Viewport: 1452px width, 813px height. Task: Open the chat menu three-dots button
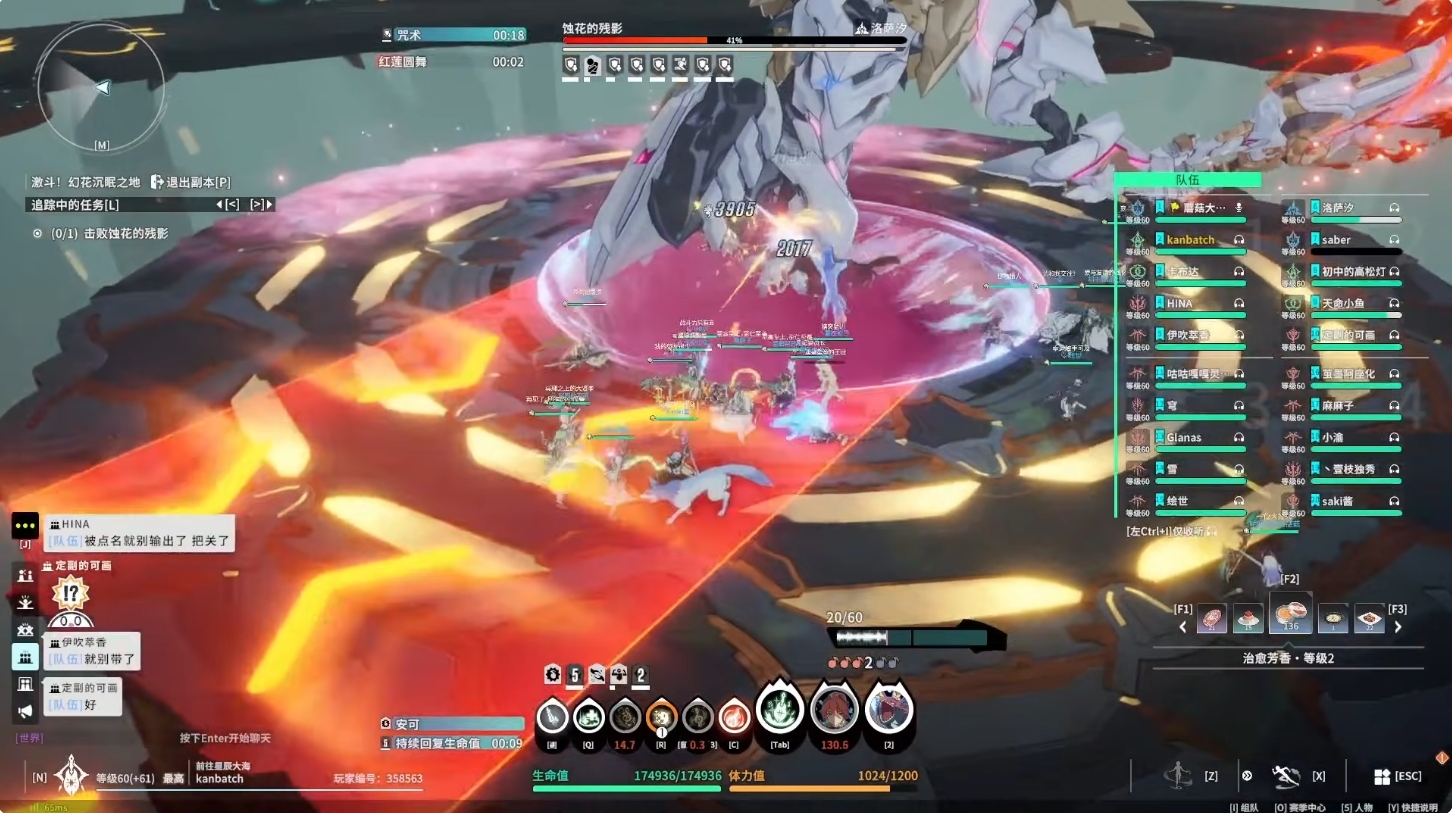(x=25, y=526)
